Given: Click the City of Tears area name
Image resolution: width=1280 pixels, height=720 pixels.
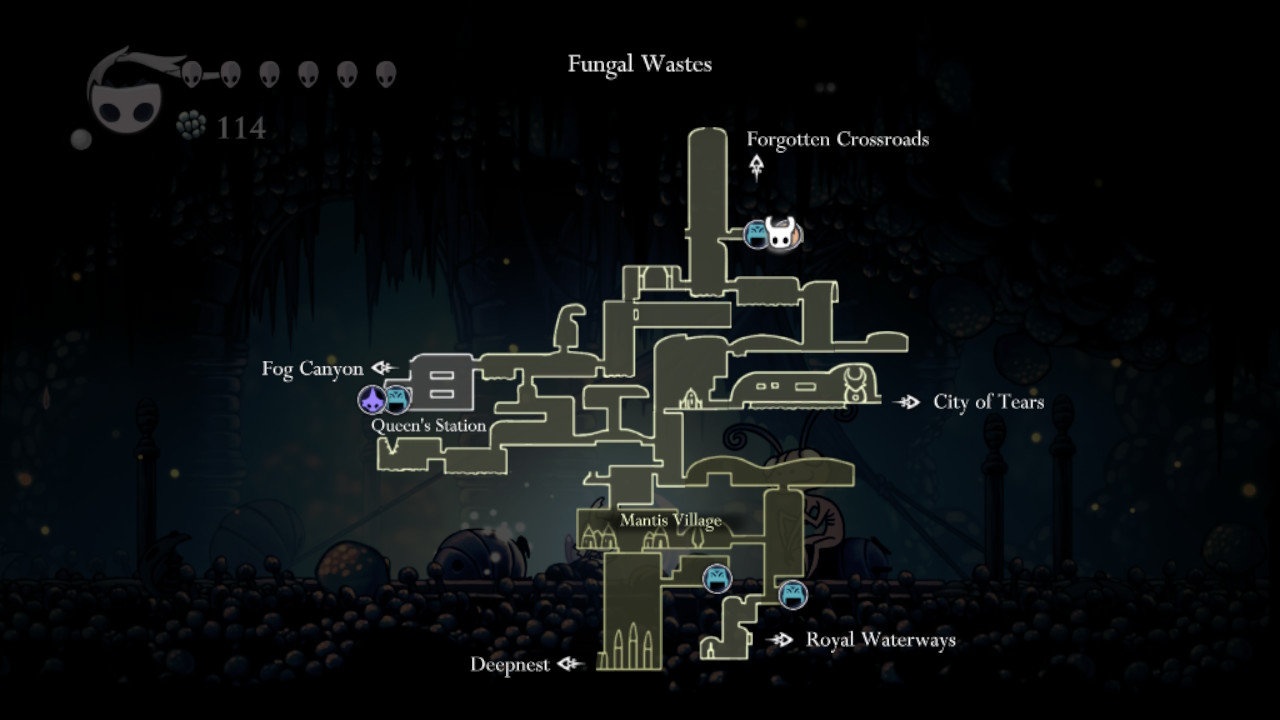Looking at the screenshot, I should click(987, 402).
